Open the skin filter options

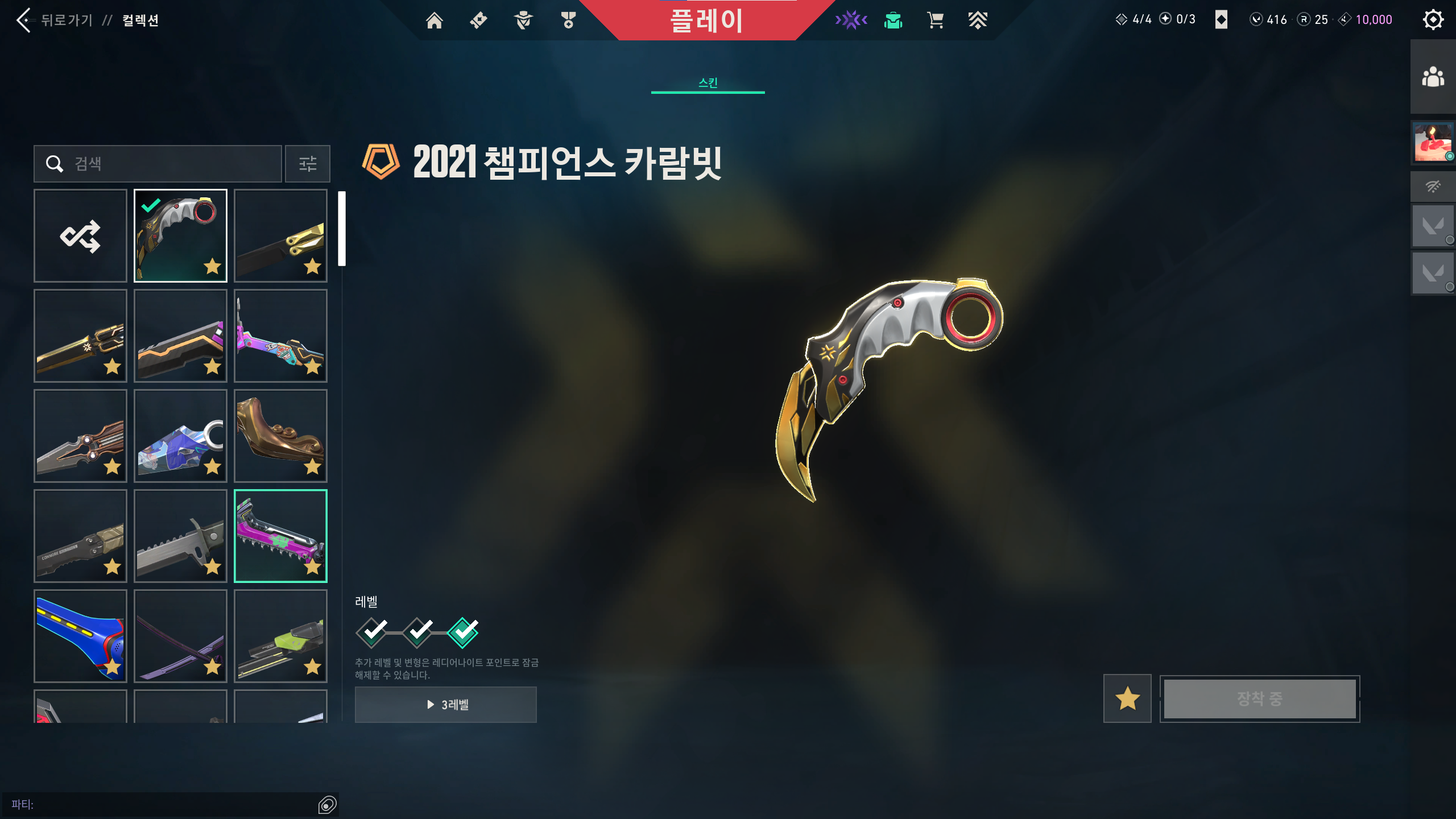[308, 164]
